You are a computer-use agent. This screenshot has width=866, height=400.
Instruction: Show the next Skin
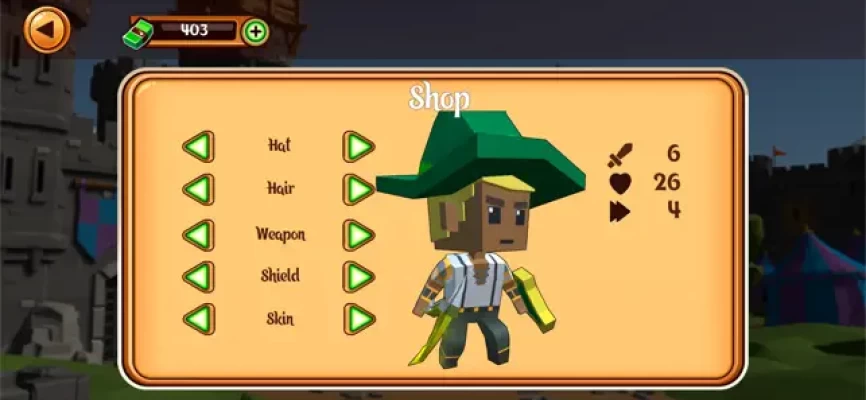click(x=359, y=320)
